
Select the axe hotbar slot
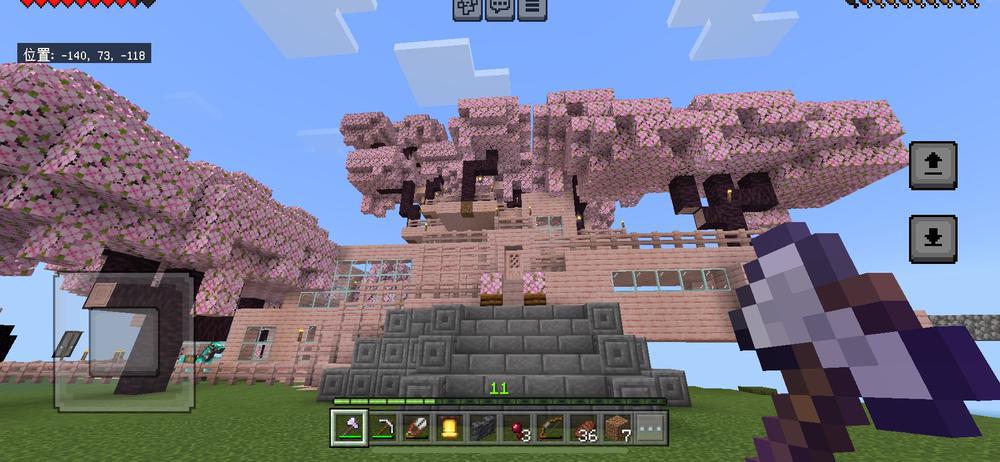point(346,428)
